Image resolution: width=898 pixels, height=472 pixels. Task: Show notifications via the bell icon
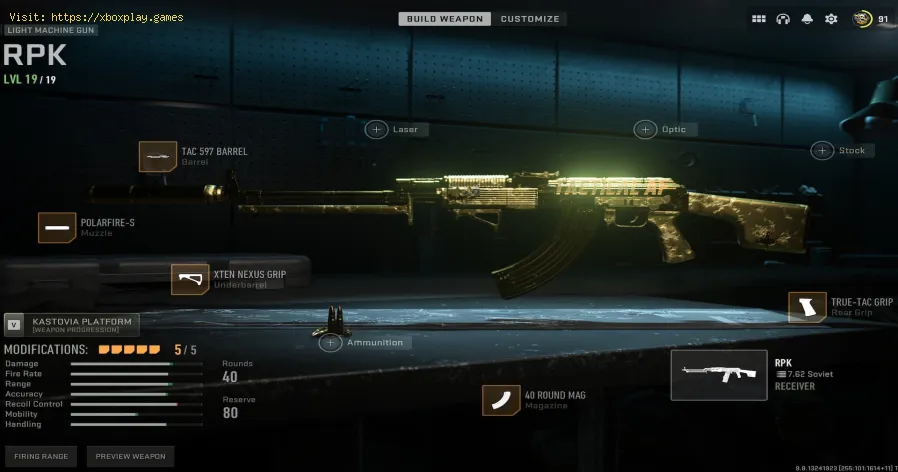807,19
